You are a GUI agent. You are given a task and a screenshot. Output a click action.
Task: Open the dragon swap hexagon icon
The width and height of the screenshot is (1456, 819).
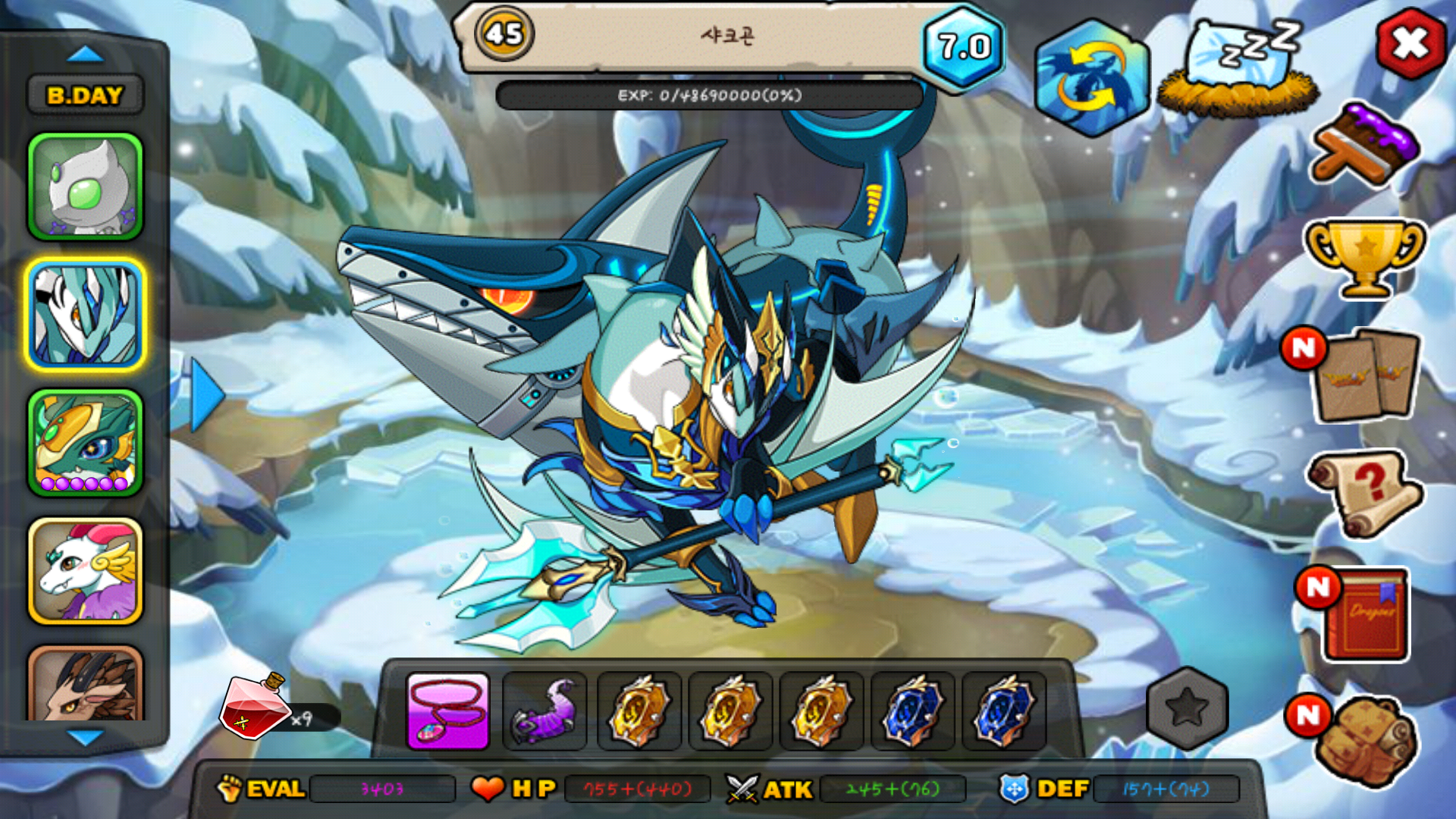tap(1091, 78)
